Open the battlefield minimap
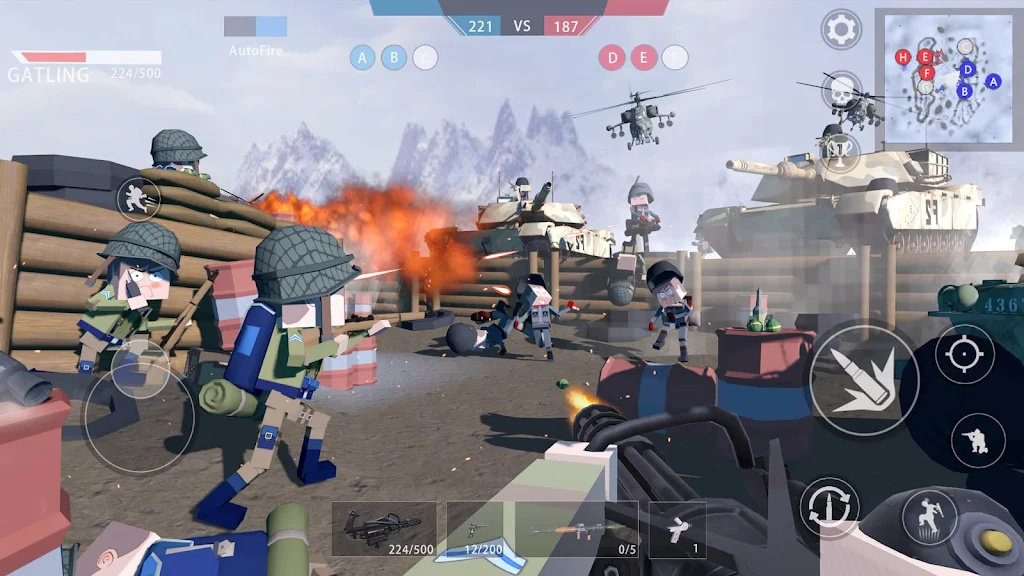The image size is (1024, 576). (x=948, y=78)
